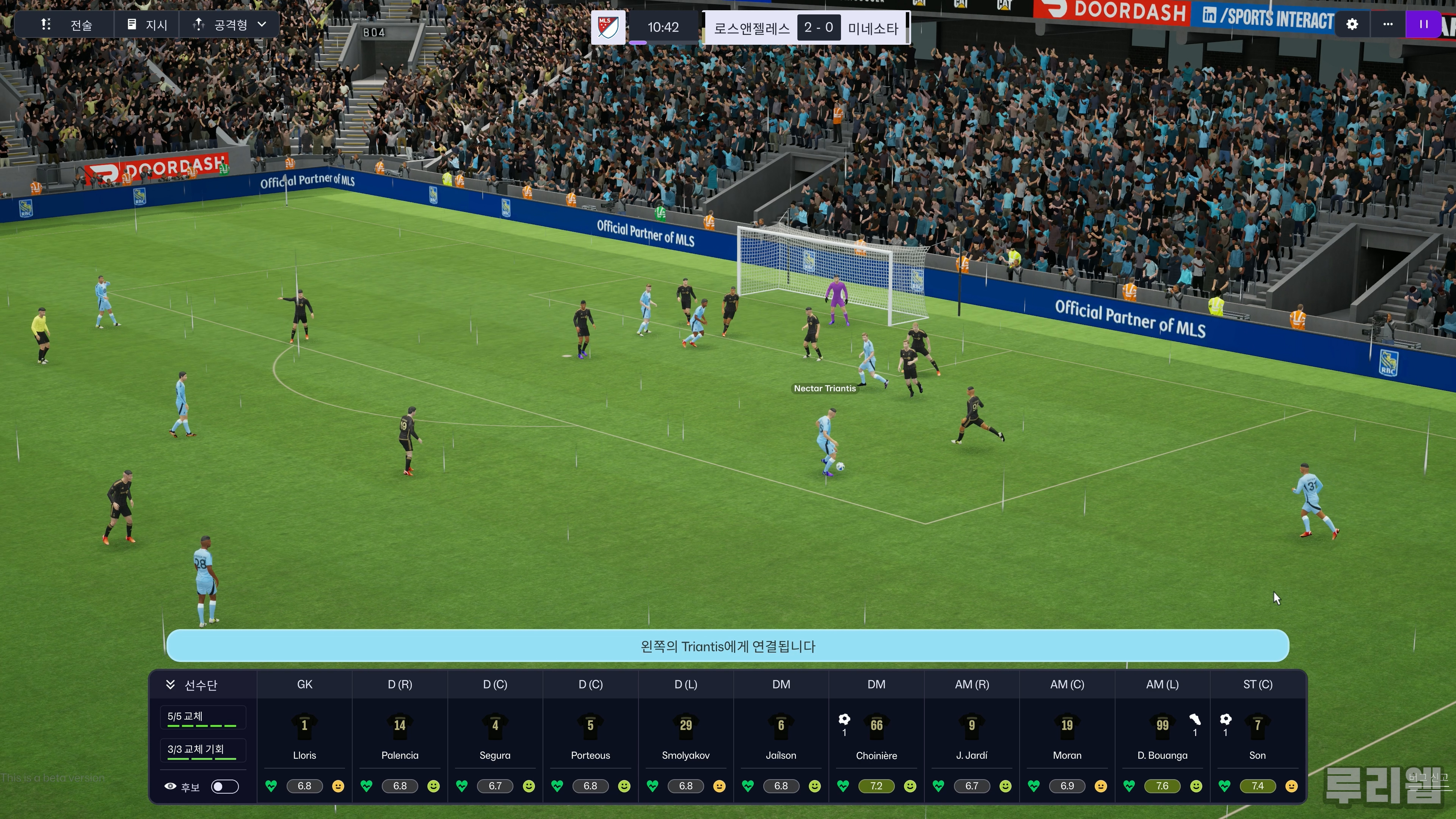Expand the 공격형 mentality dropdown
The image size is (1456, 819).
click(229, 25)
